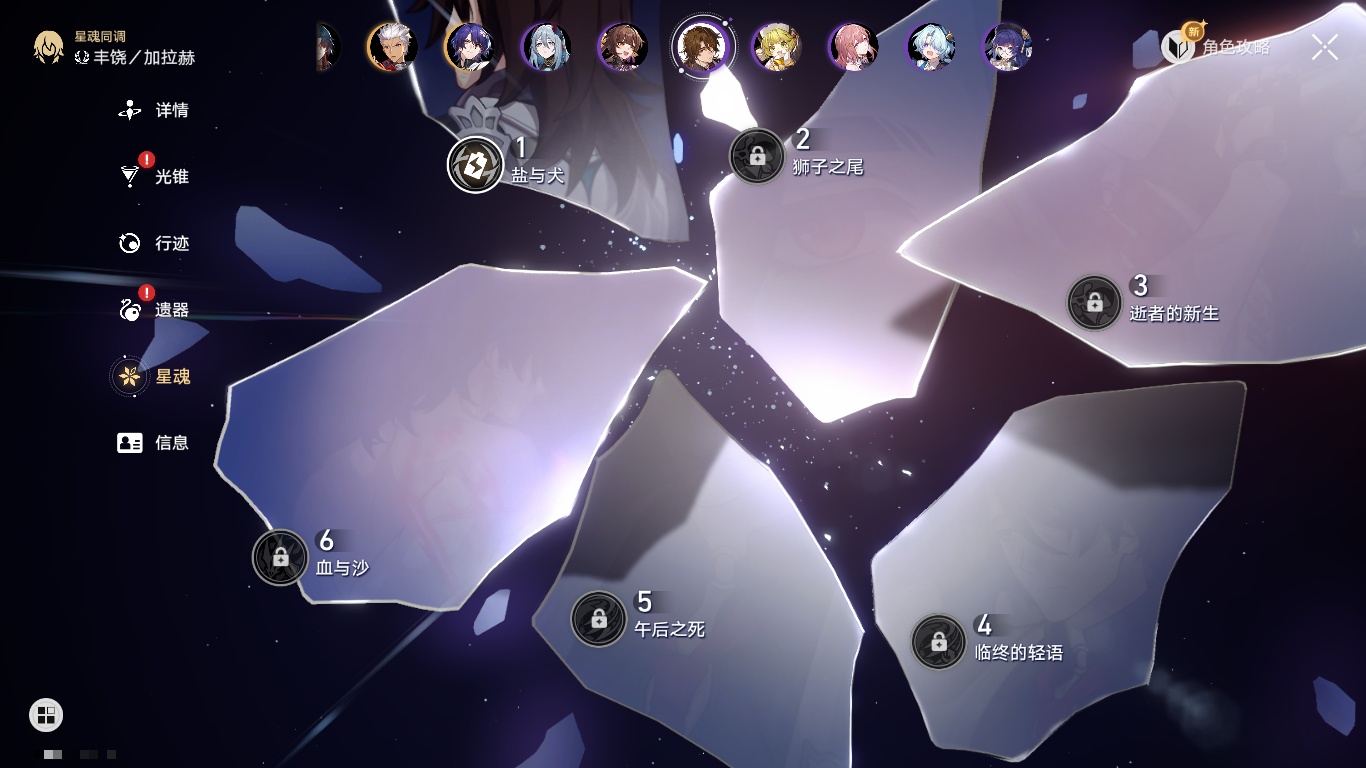Select the blonde girl character portrait

(777, 47)
